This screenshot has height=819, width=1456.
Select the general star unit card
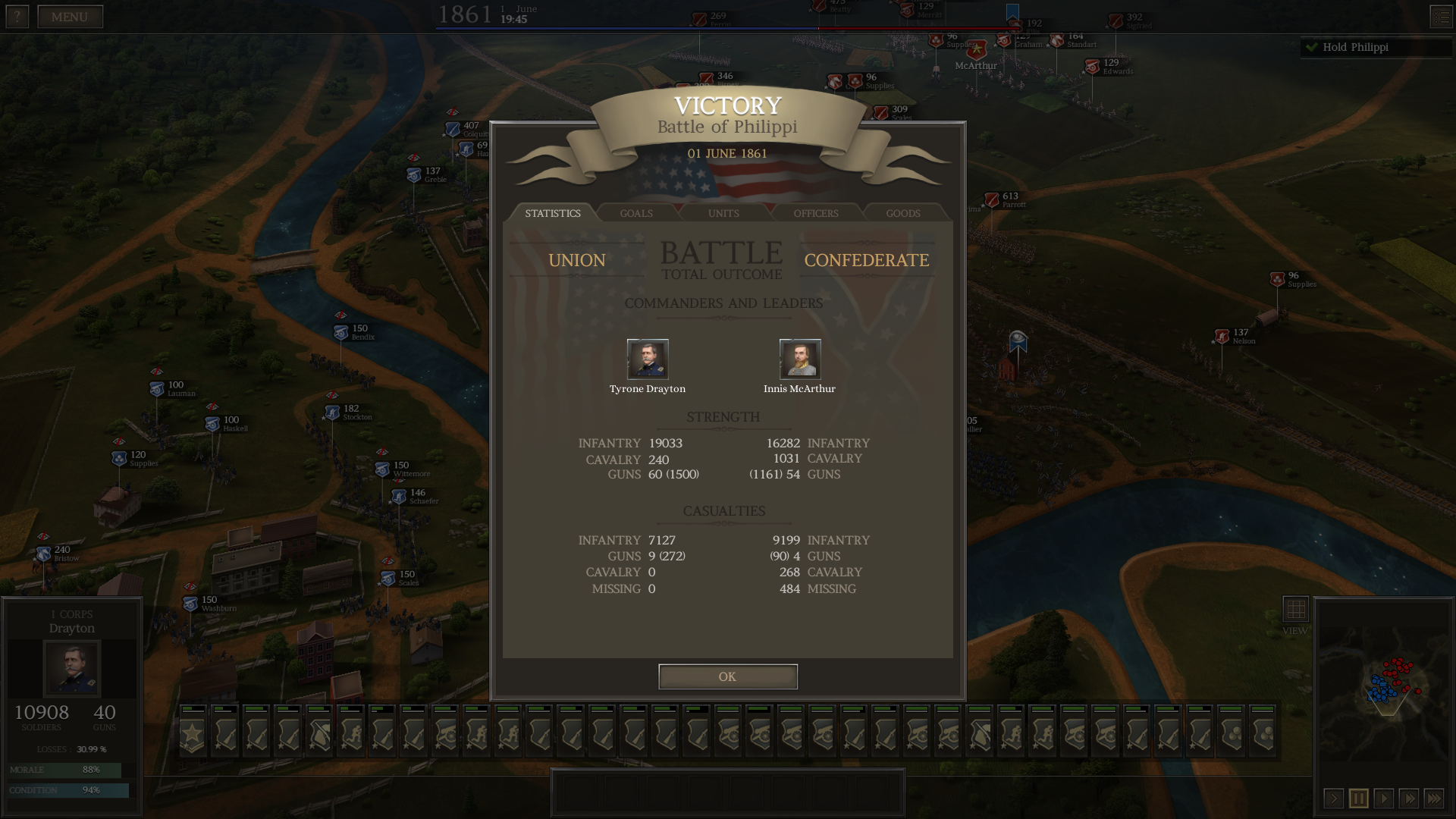pyautogui.click(x=193, y=733)
